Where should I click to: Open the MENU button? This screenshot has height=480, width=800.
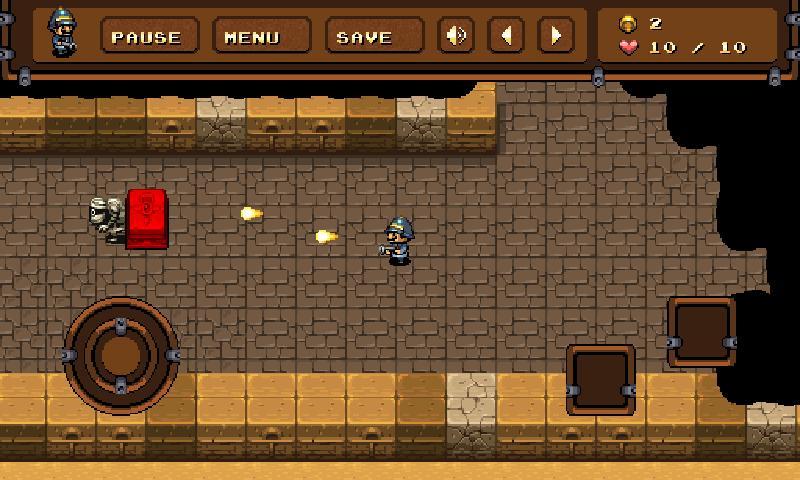252,37
